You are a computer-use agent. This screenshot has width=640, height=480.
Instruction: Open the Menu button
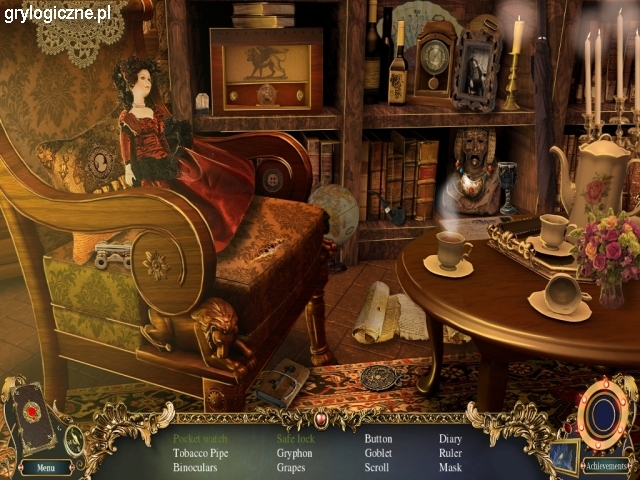45,467
